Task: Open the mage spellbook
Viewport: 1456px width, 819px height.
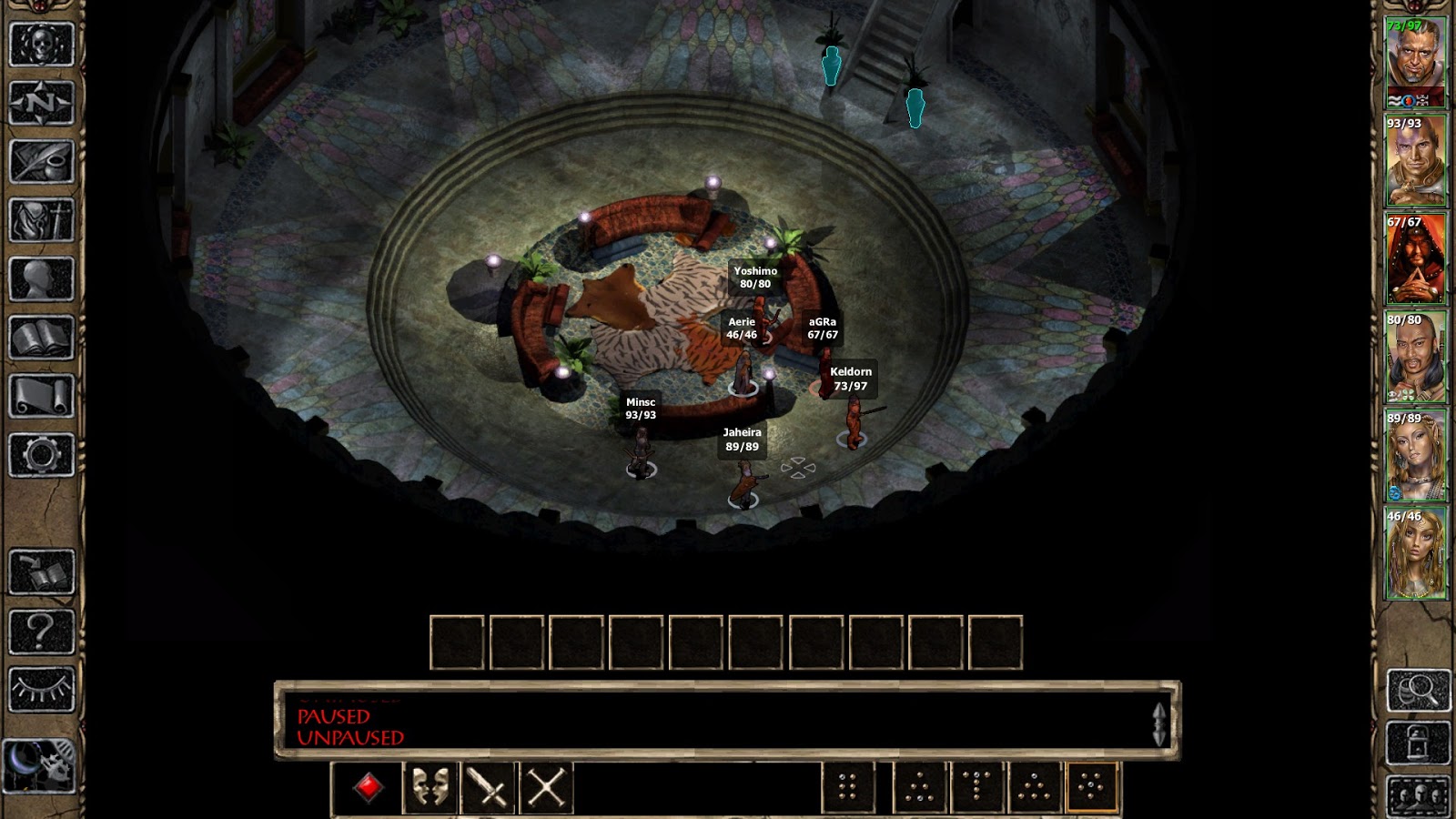Action: [x=41, y=338]
